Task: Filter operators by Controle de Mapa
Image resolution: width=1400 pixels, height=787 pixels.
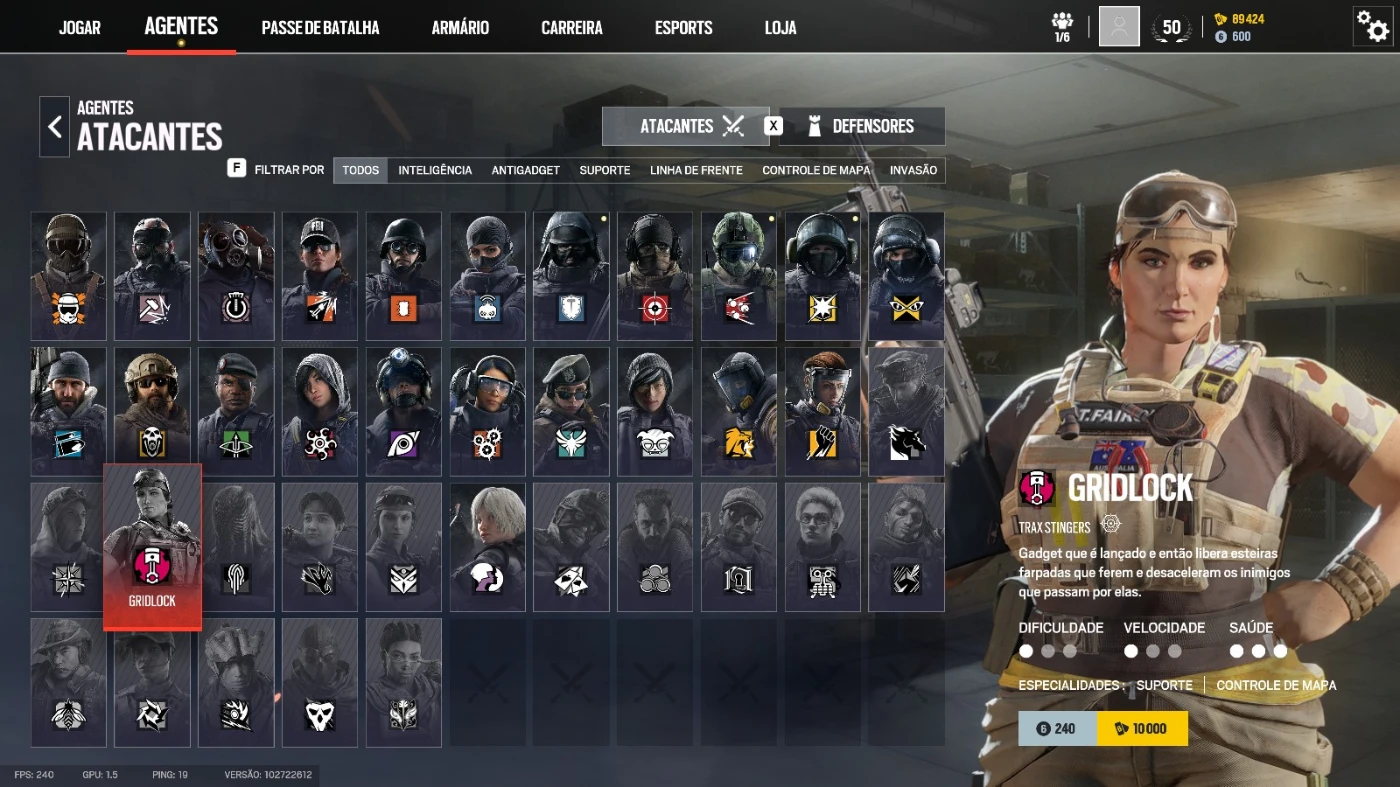Action: coord(816,170)
